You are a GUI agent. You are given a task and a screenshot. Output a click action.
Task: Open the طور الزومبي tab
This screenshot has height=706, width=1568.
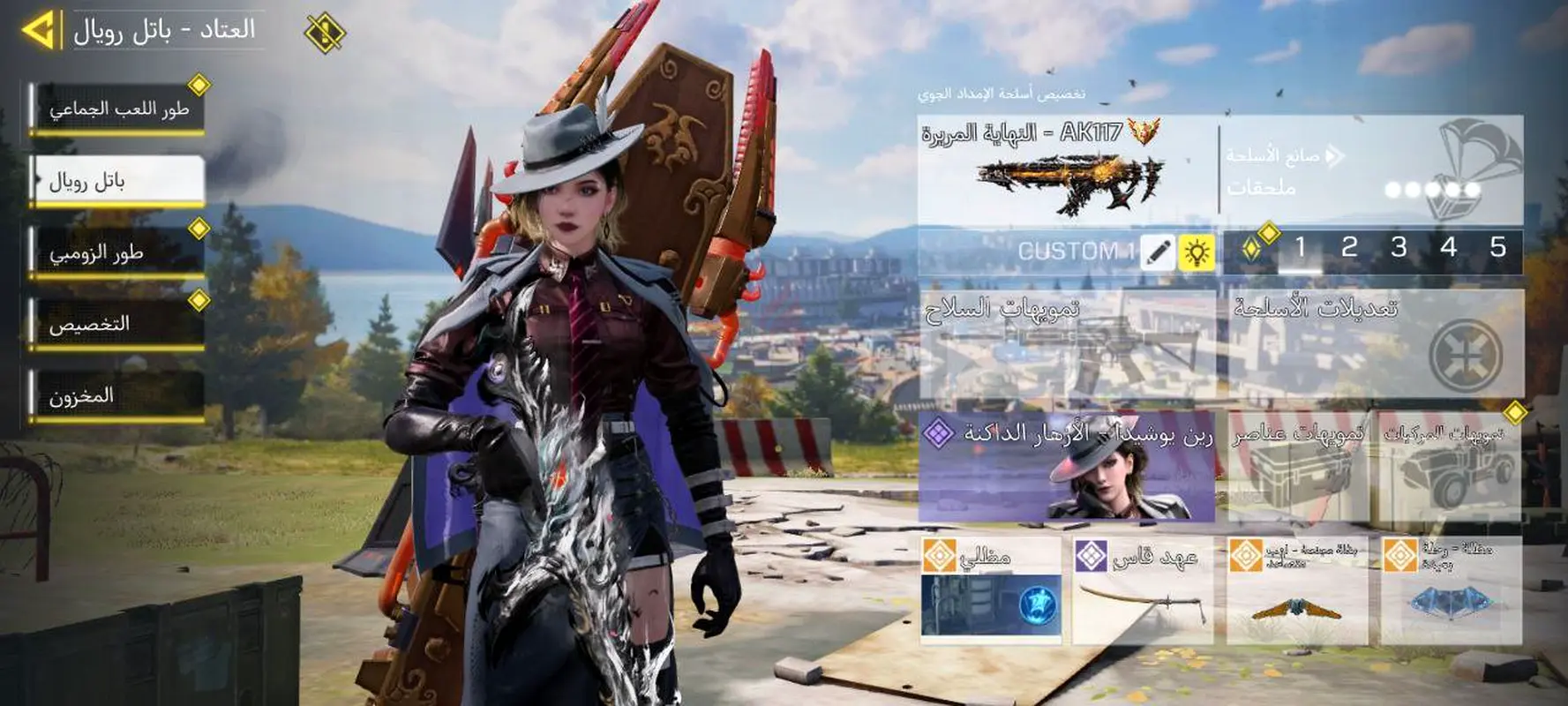pos(117,253)
